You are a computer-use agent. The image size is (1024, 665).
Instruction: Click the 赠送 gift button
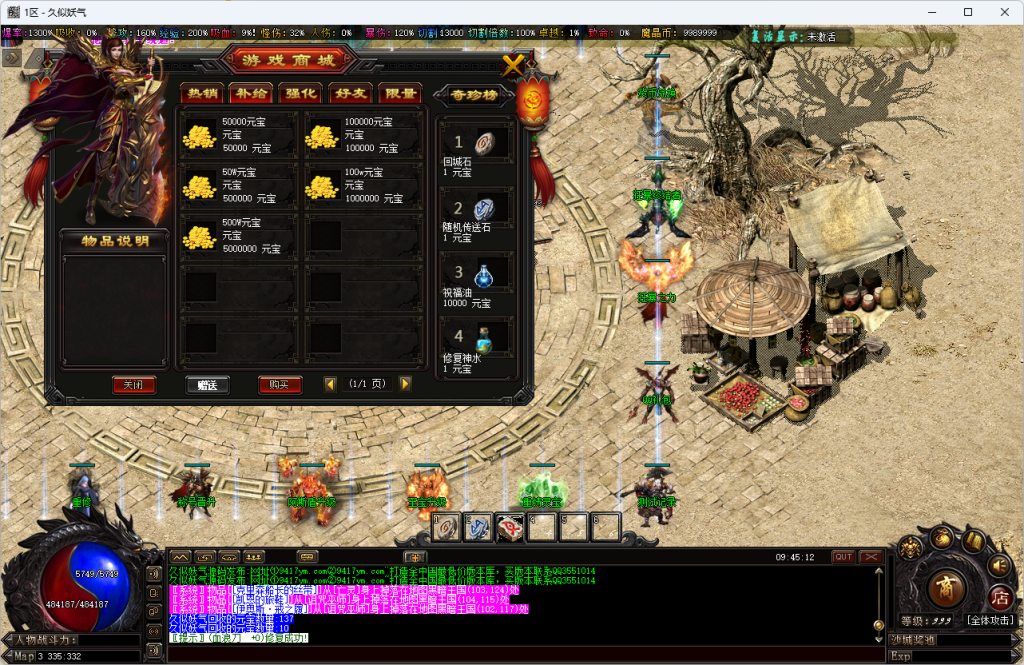click(208, 385)
